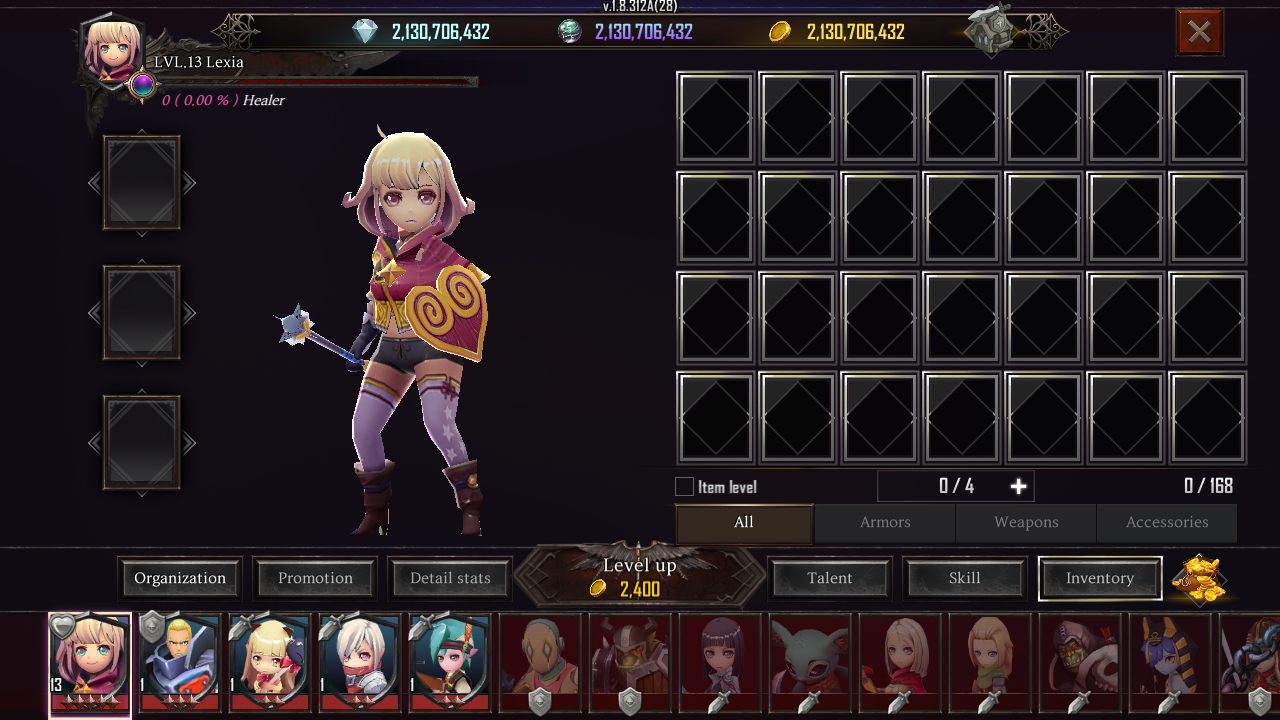
Task: Filter inventory by Weapons tab
Action: [x=1026, y=522]
